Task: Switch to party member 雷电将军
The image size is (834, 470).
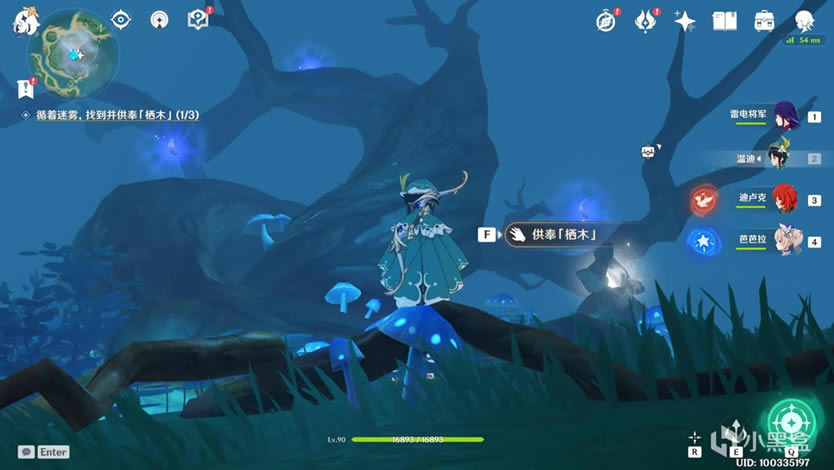Action: tap(784, 116)
